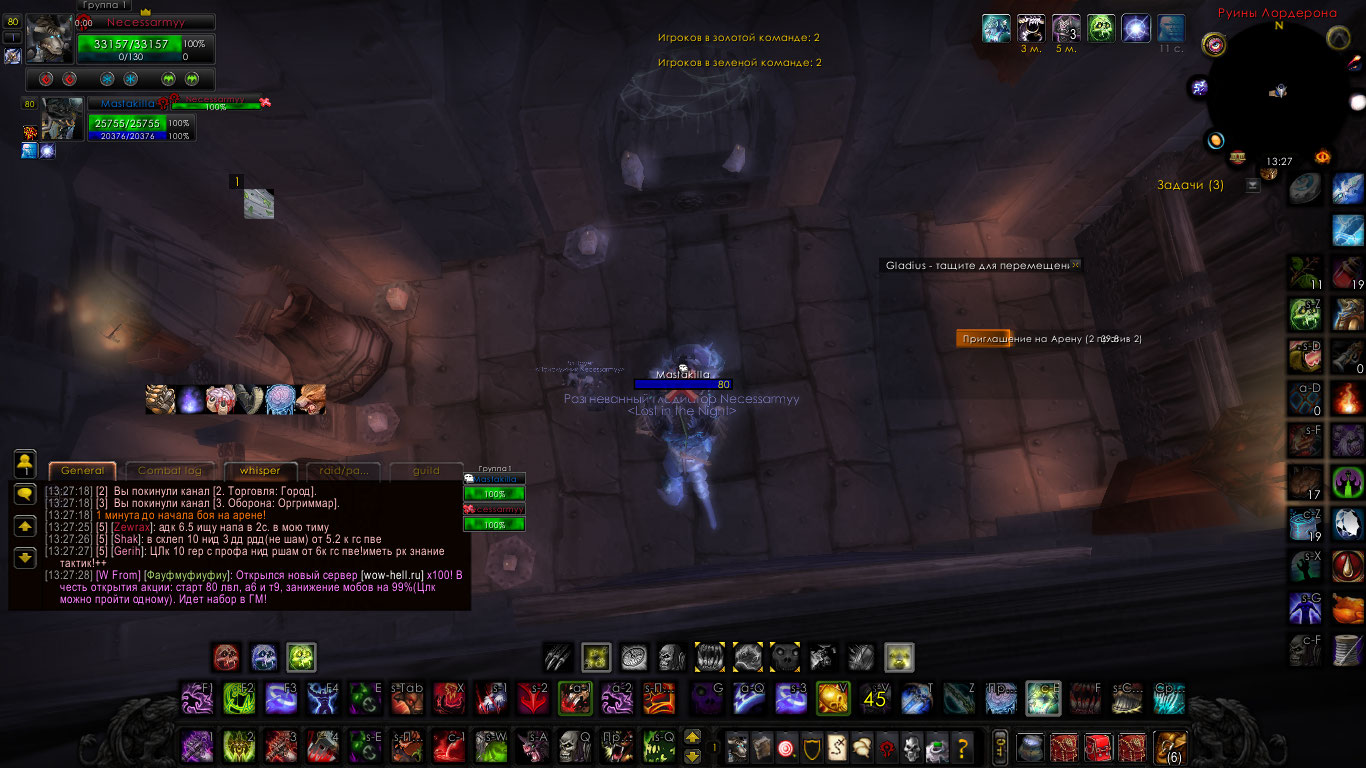Expand the Задачи (3) objectives tracker
The height and width of the screenshot is (768, 1366).
tap(1253, 185)
